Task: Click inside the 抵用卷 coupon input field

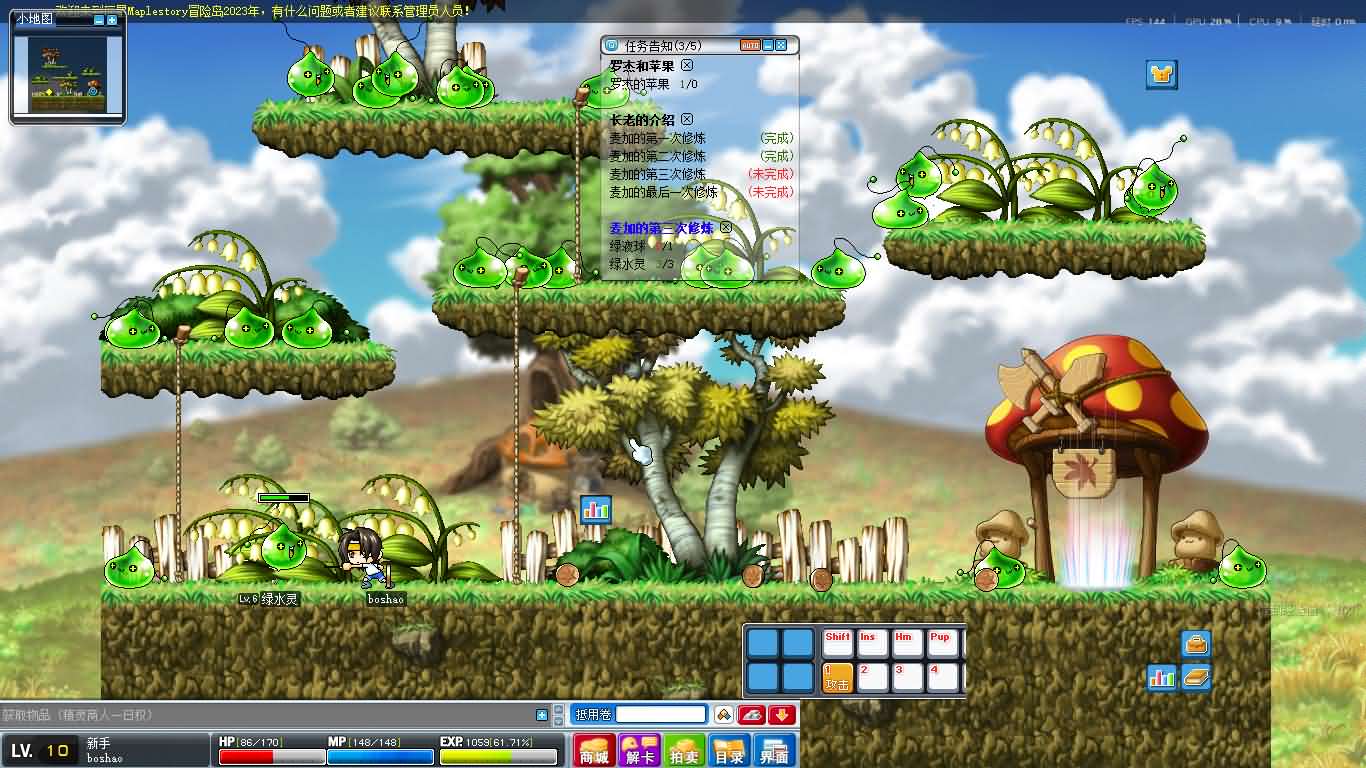Action: pos(660,714)
